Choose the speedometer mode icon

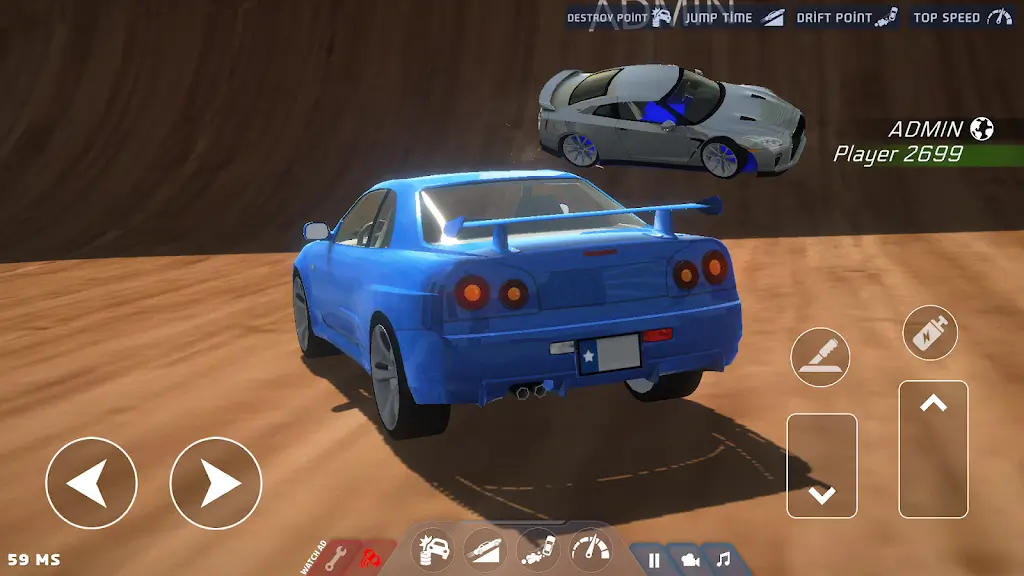coord(591,550)
